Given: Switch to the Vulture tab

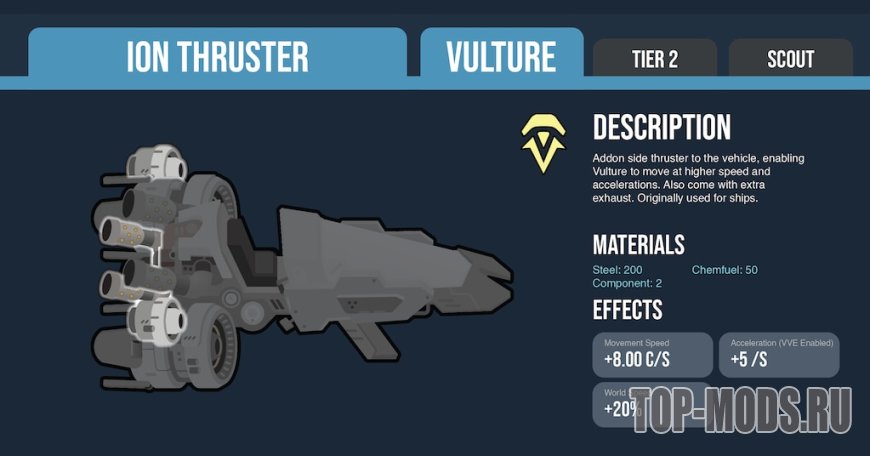Looking at the screenshot, I should 501,57.
